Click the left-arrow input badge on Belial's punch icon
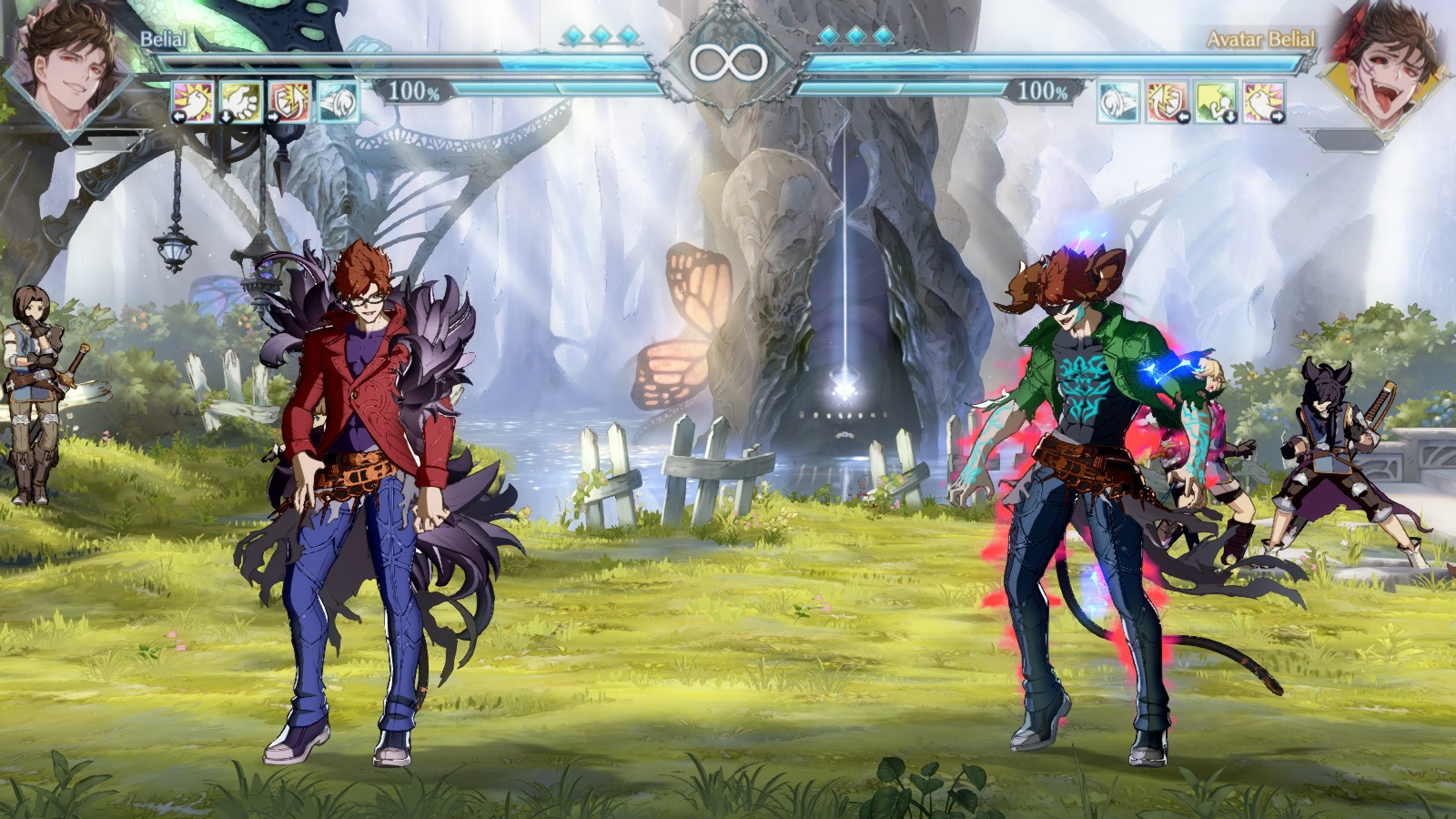This screenshot has width=1456, height=819. point(178,116)
